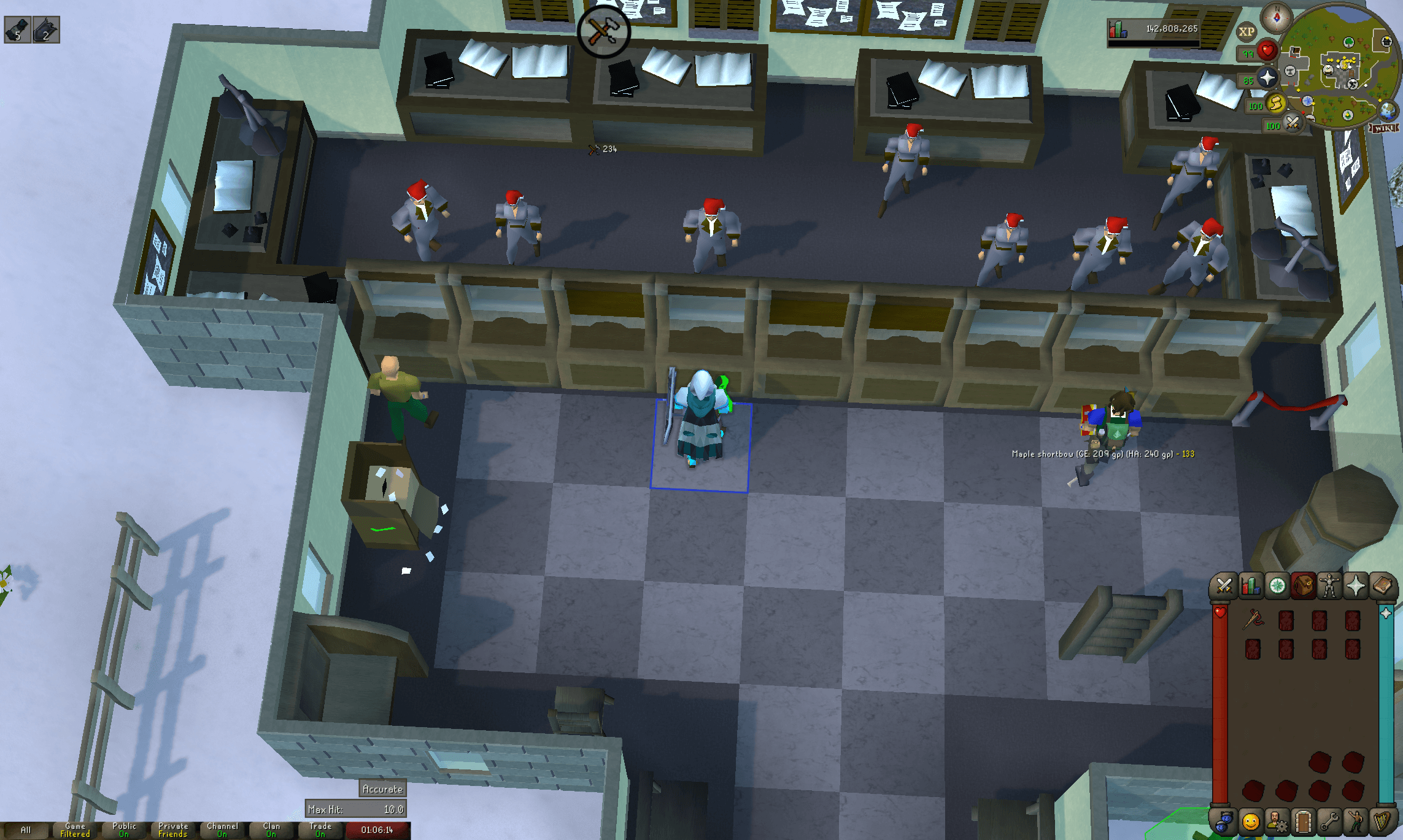Image resolution: width=1403 pixels, height=840 pixels.
Task: Activate quick prayers via the prayer orb
Action: pos(1267,77)
